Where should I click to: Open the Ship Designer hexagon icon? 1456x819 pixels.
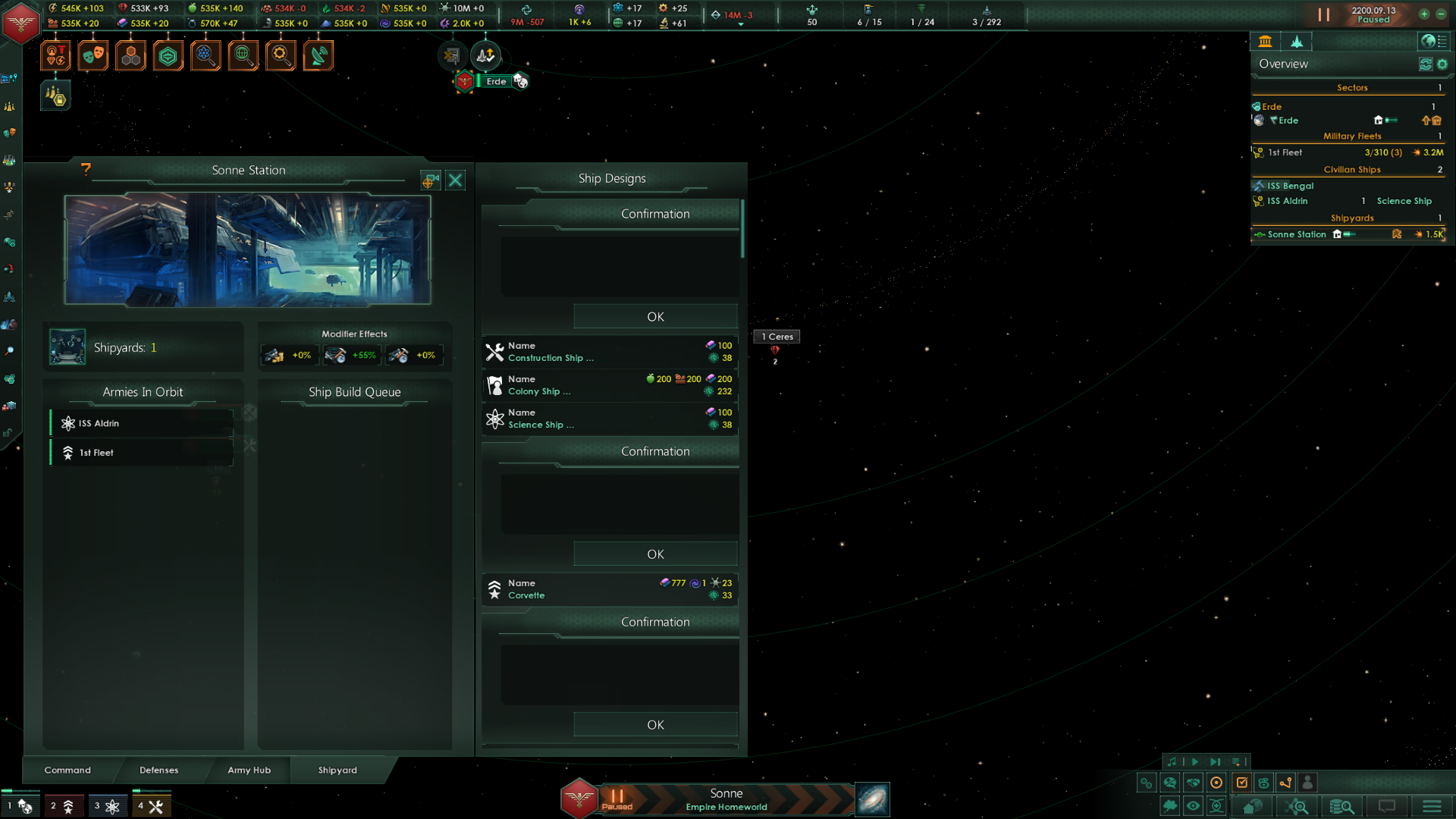point(168,55)
